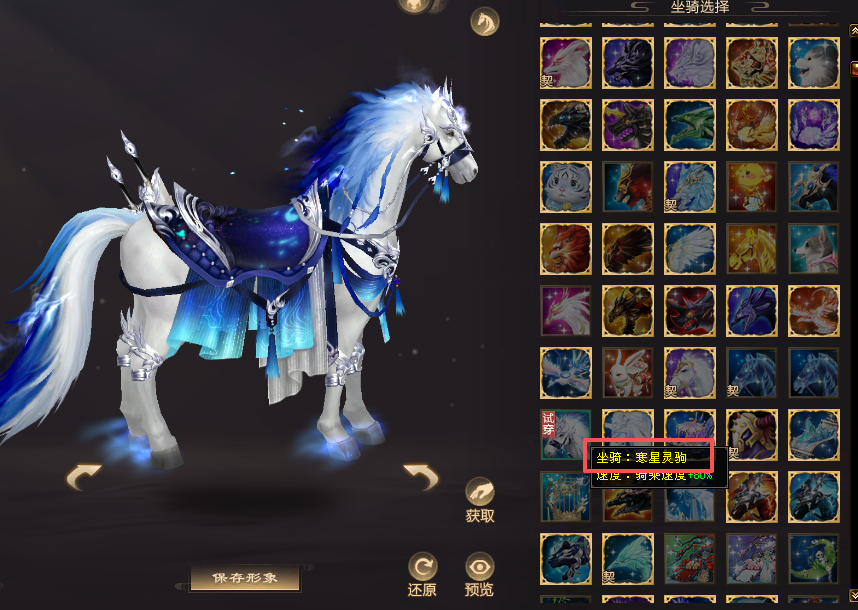Rotate the mount with the right arrow
This screenshot has height=610, width=858.
(421, 477)
